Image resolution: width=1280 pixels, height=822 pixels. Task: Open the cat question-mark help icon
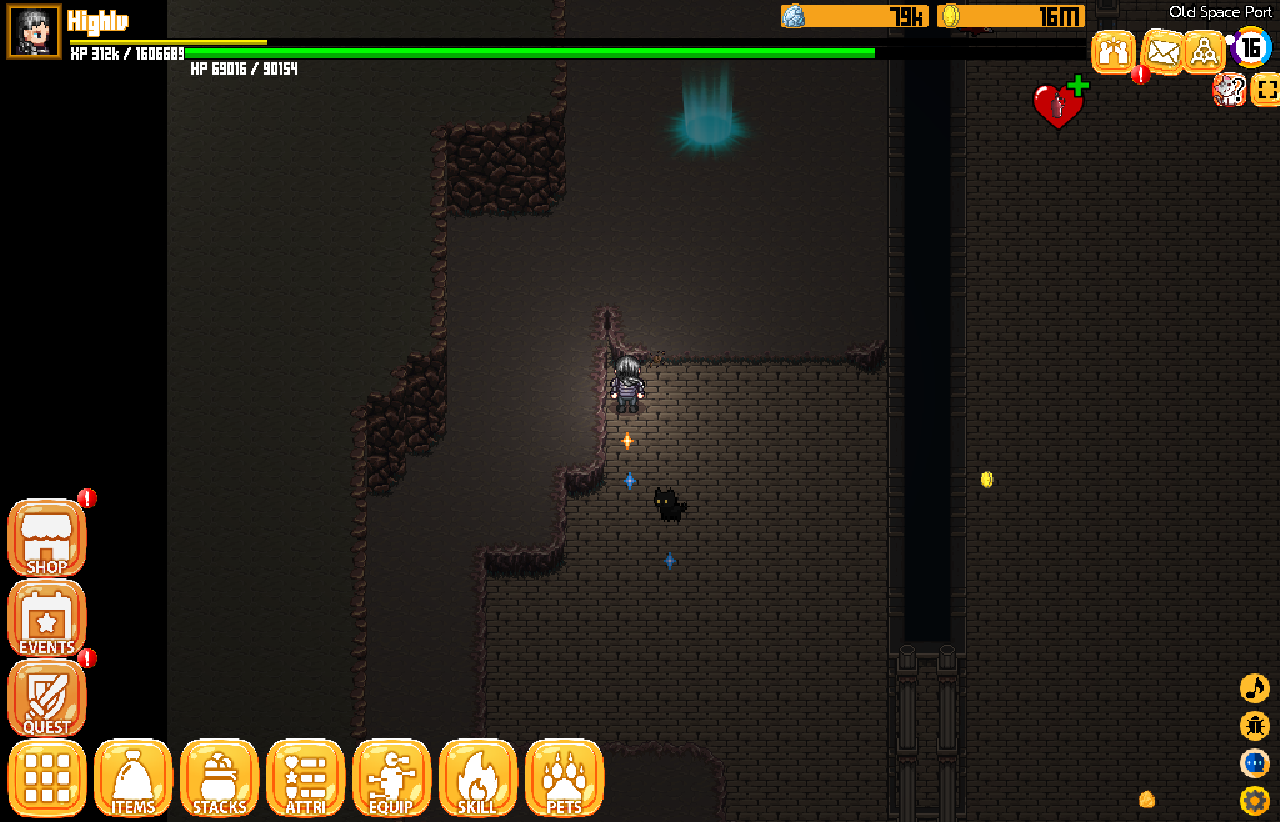(x=1228, y=90)
